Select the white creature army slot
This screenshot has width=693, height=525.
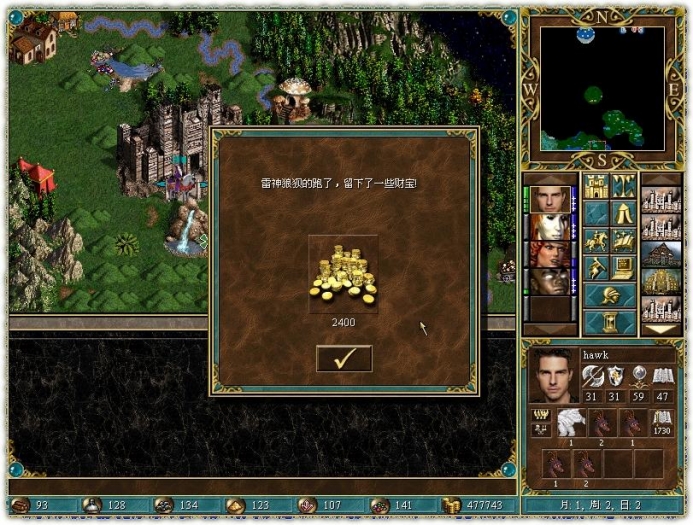(570, 424)
